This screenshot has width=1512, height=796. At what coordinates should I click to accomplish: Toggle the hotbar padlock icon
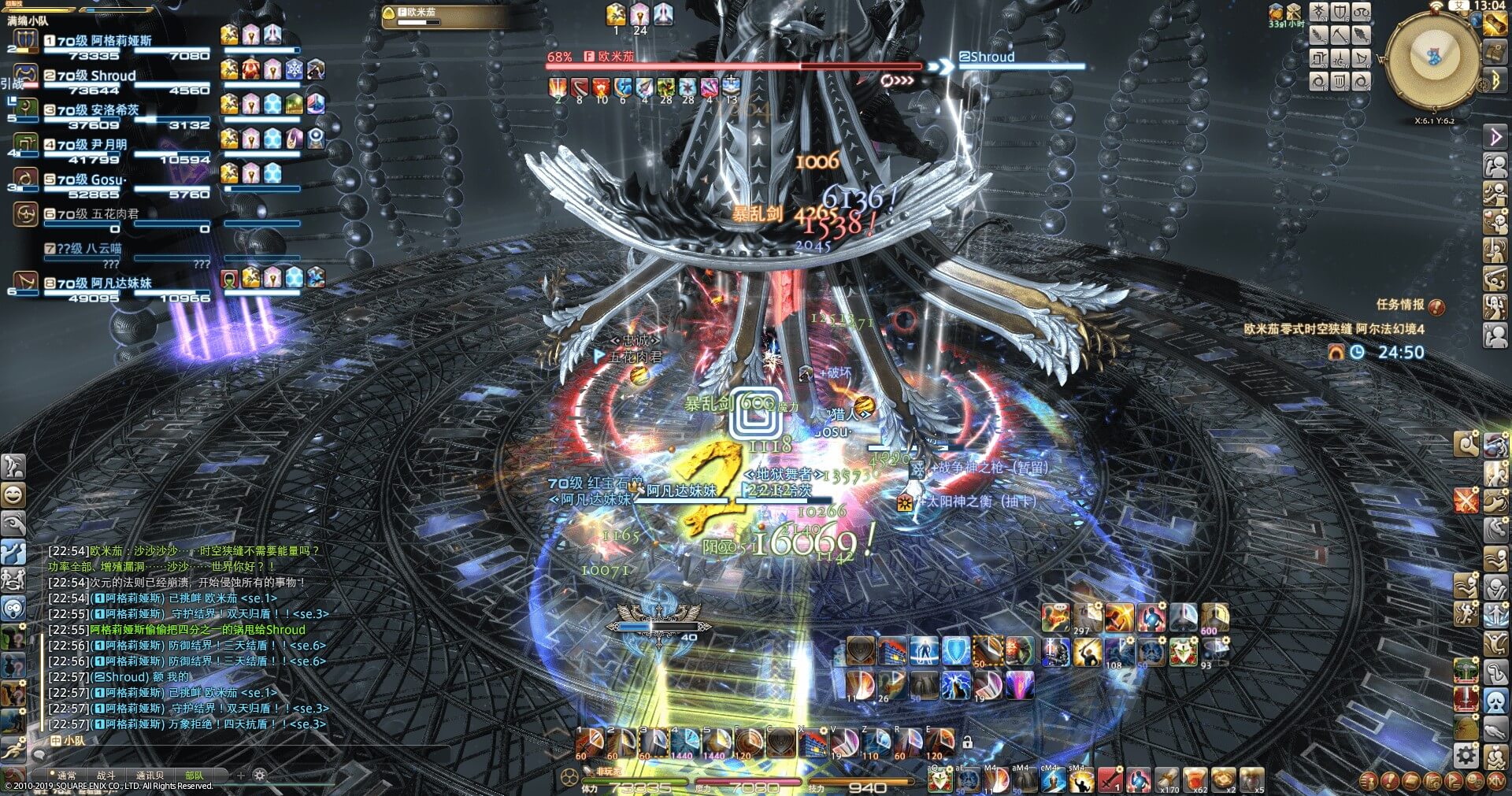[x=968, y=742]
